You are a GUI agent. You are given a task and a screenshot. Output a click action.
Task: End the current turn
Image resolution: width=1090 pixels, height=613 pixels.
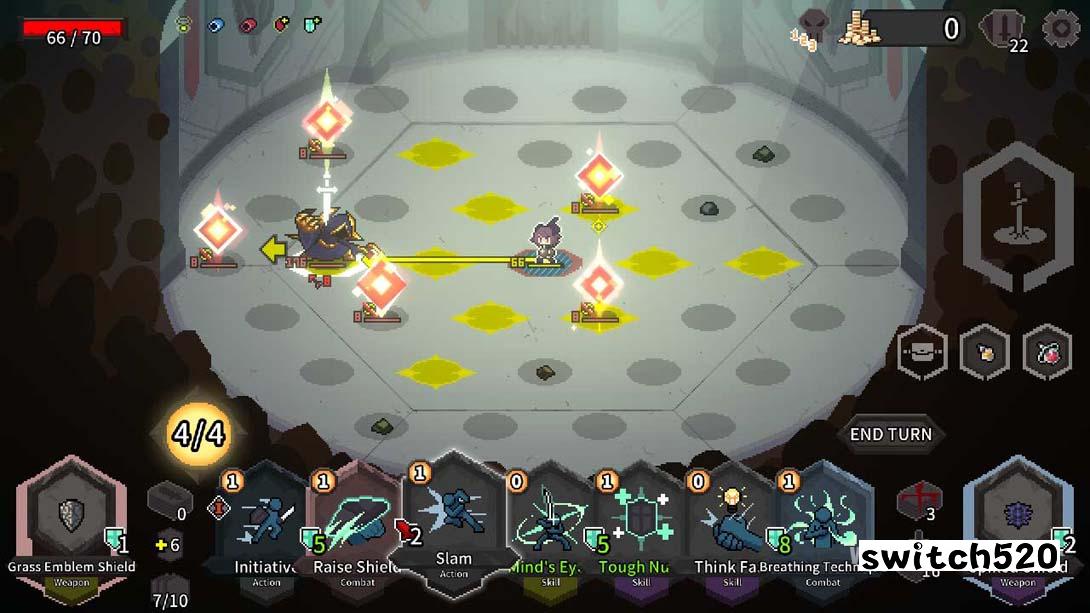pyautogui.click(x=890, y=434)
